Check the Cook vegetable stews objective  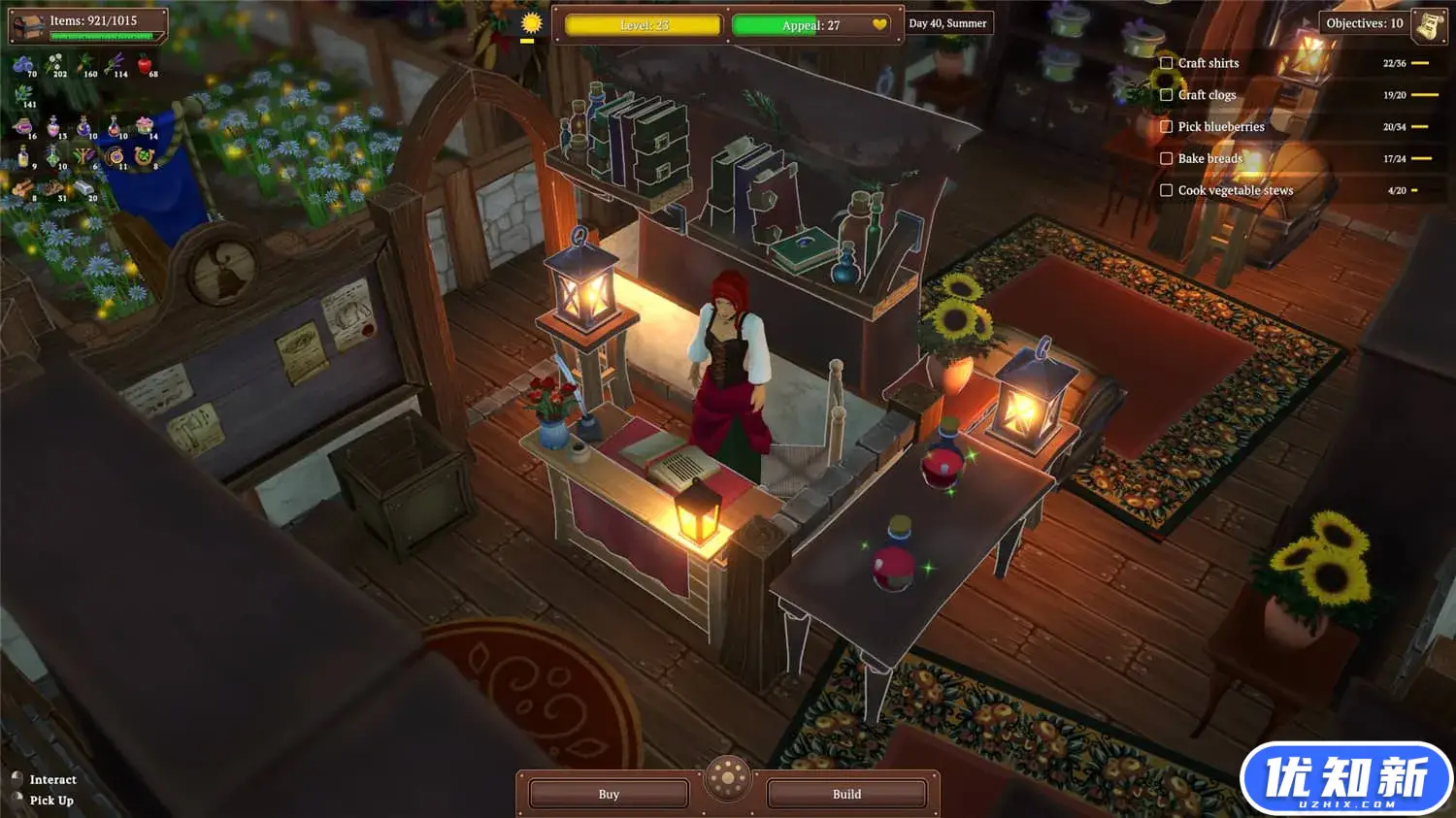[x=1167, y=191]
